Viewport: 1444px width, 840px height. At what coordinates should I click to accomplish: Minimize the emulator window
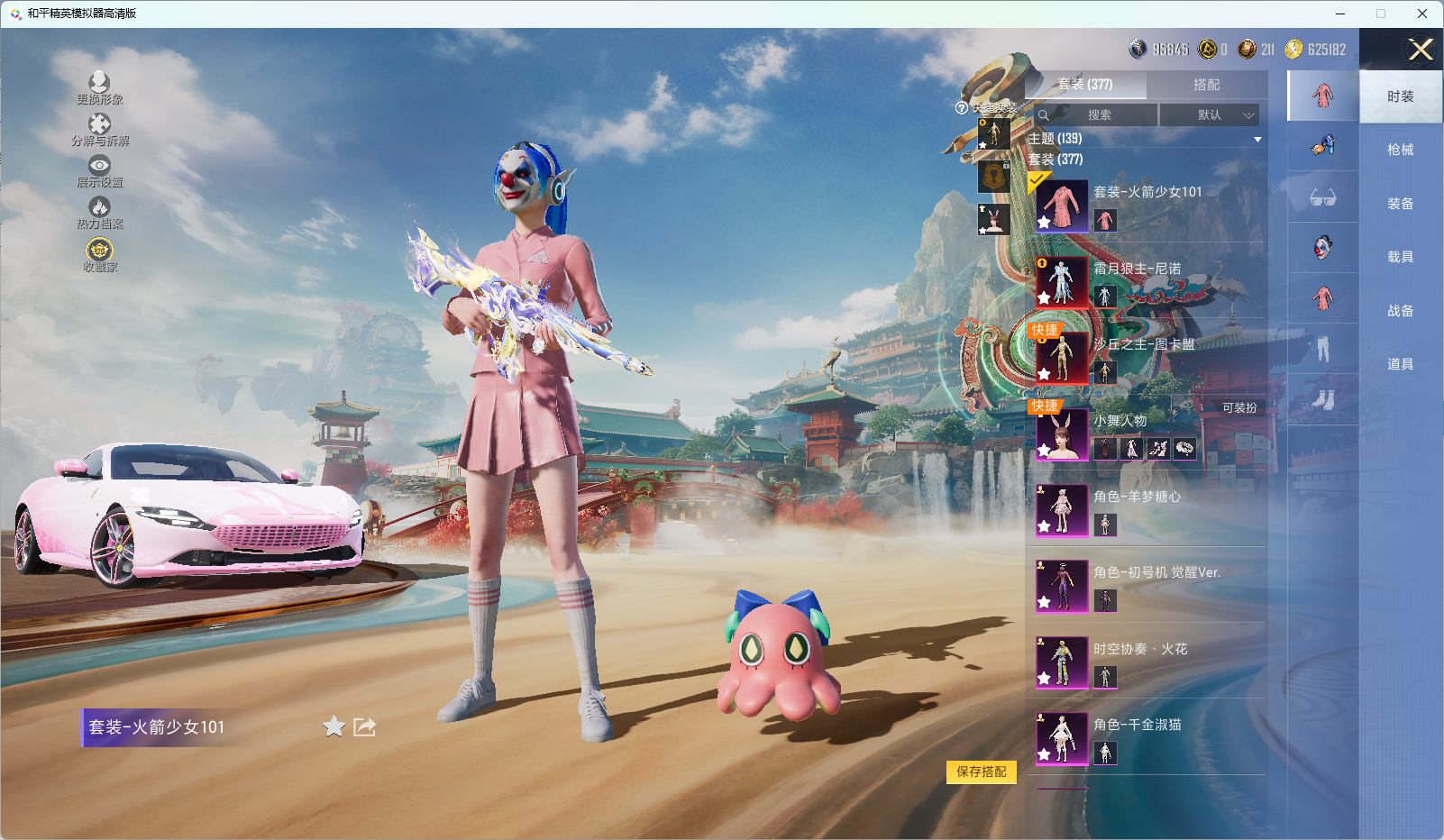(1340, 14)
